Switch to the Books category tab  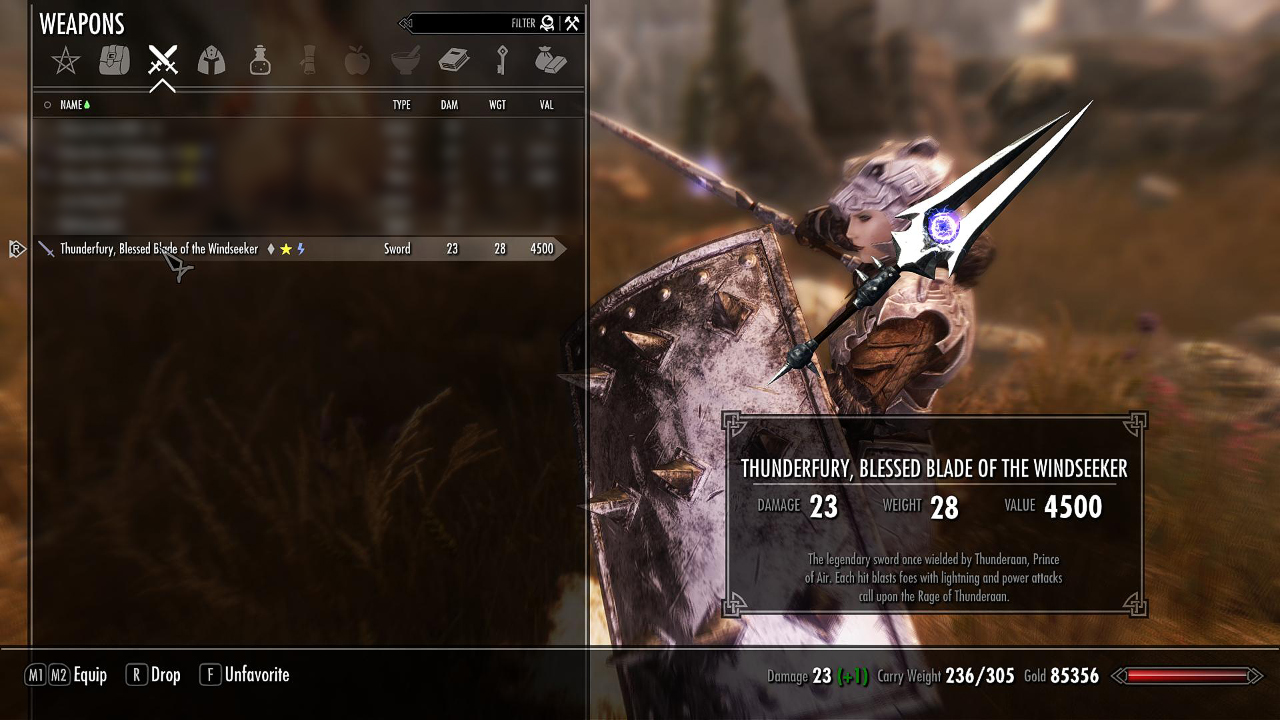click(x=454, y=62)
